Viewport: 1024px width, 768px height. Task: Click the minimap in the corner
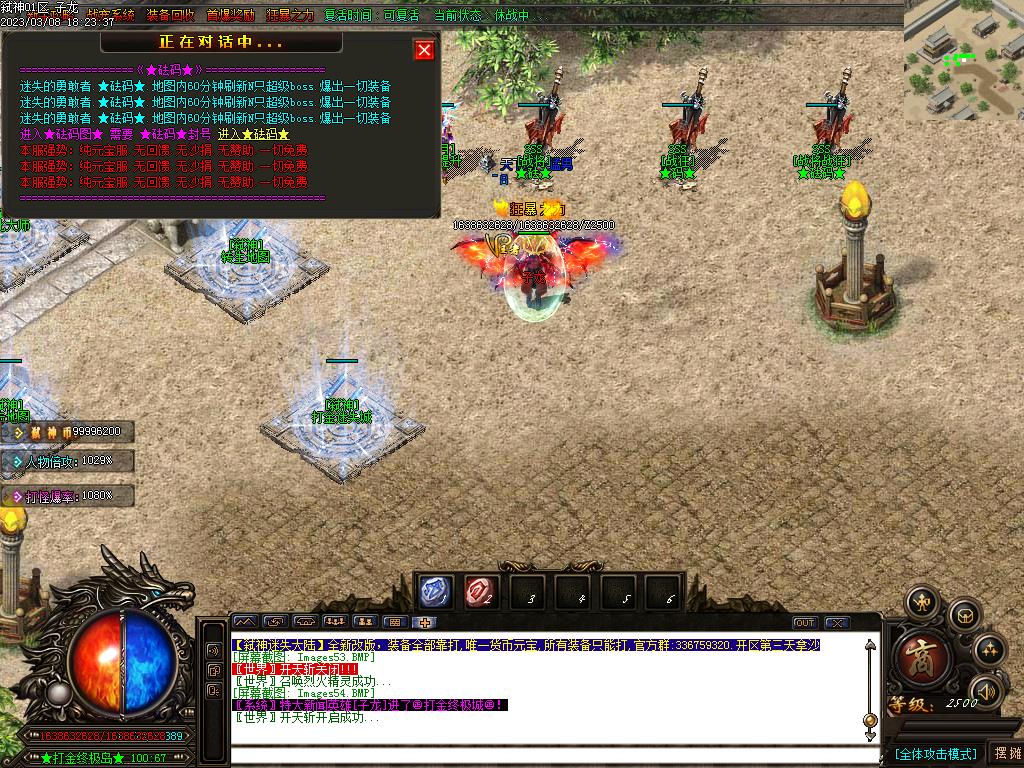[963, 60]
